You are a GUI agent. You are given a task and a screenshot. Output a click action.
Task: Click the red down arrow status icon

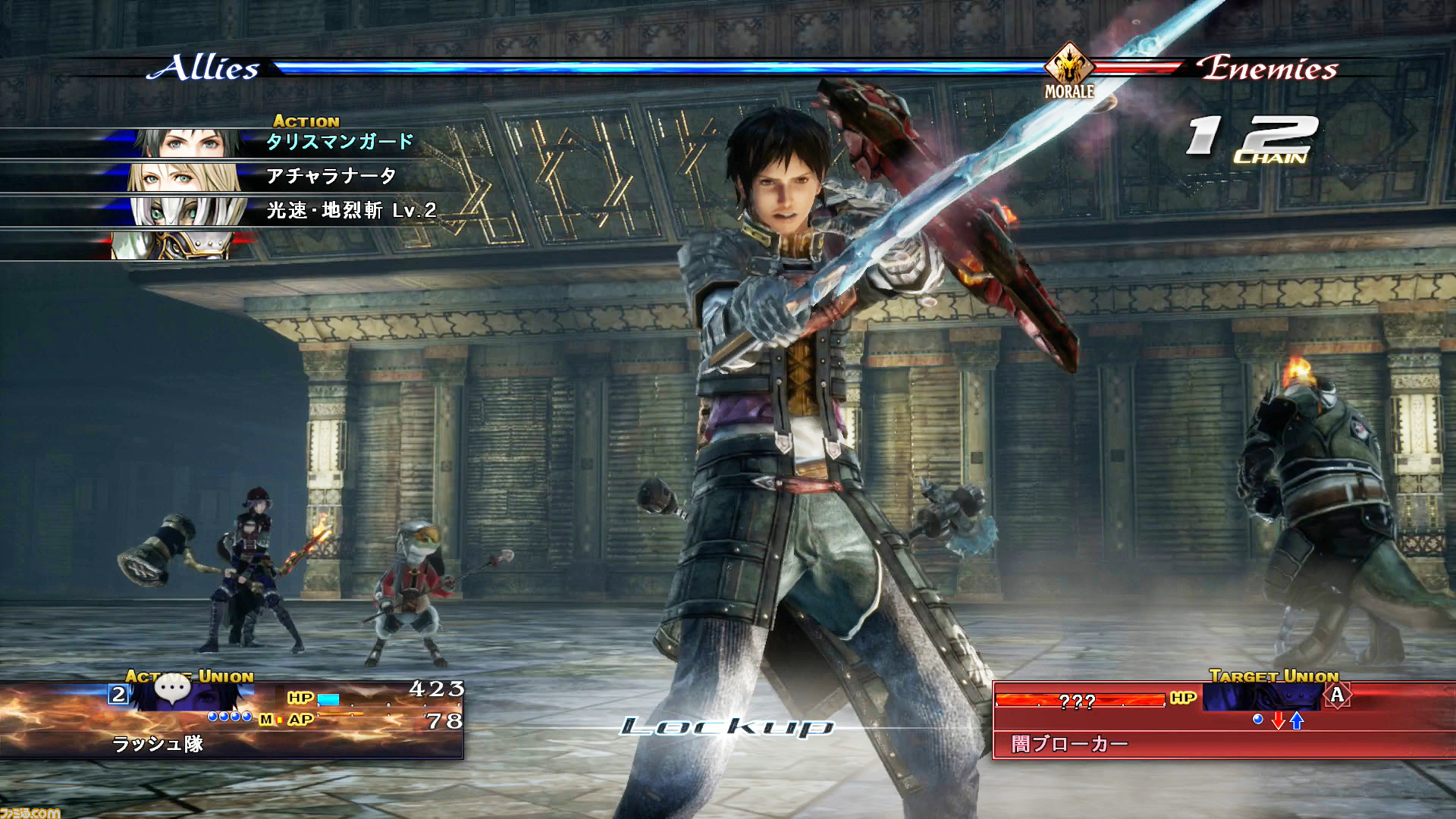click(x=1279, y=720)
